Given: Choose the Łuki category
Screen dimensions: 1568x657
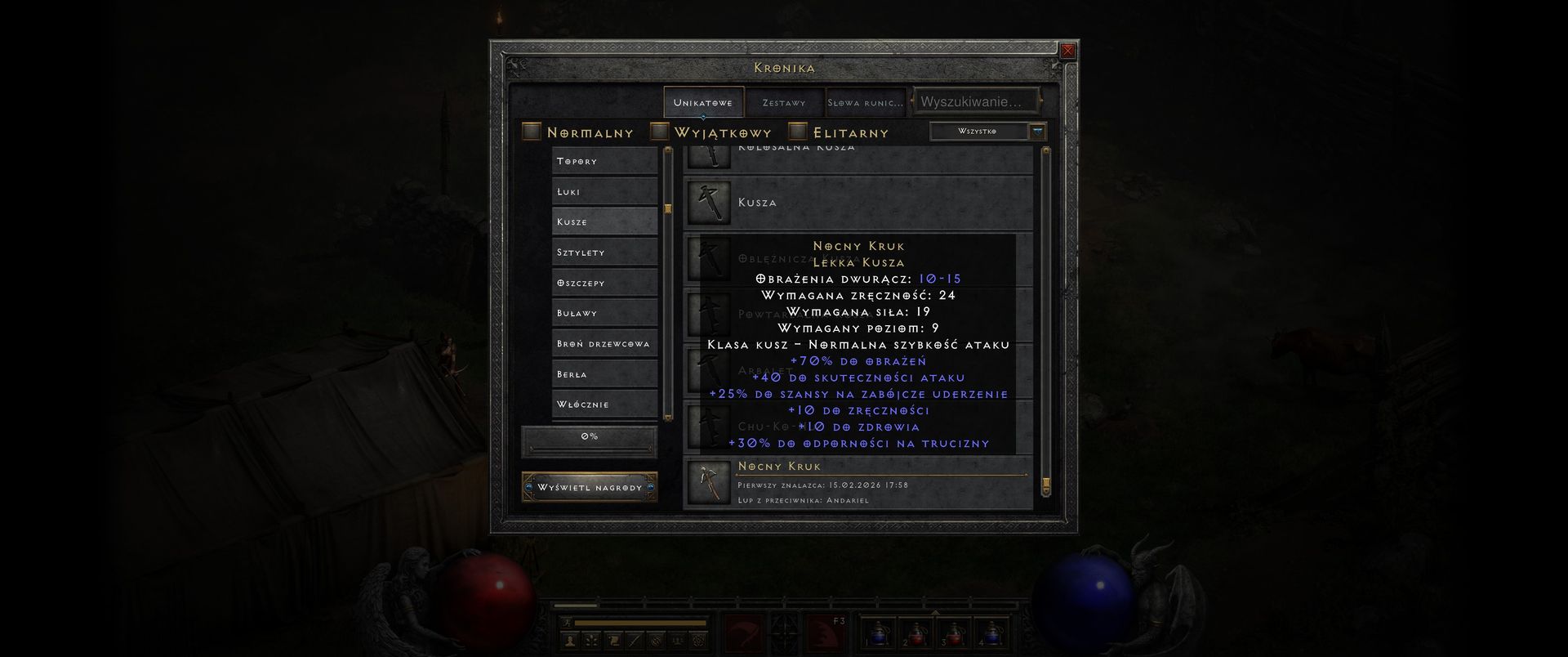Looking at the screenshot, I should click(x=604, y=191).
